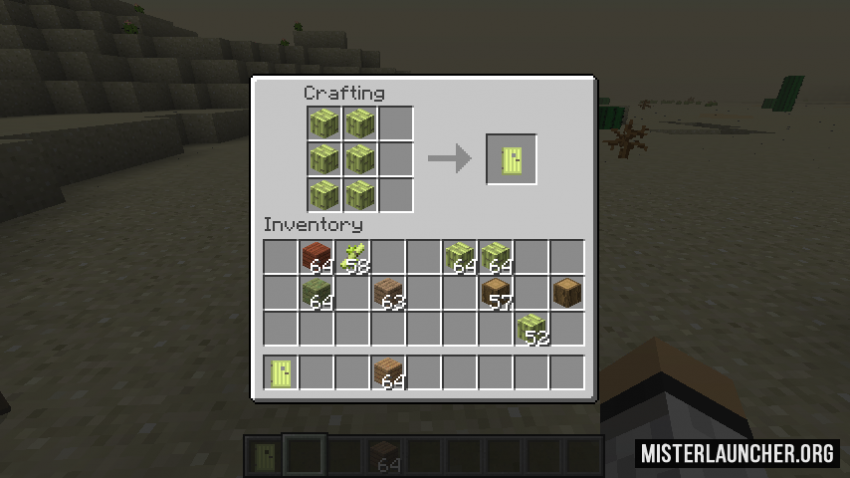Screen dimensions: 850x478
Task: Grab the brown planks stack of 63
Action: (x=389, y=293)
